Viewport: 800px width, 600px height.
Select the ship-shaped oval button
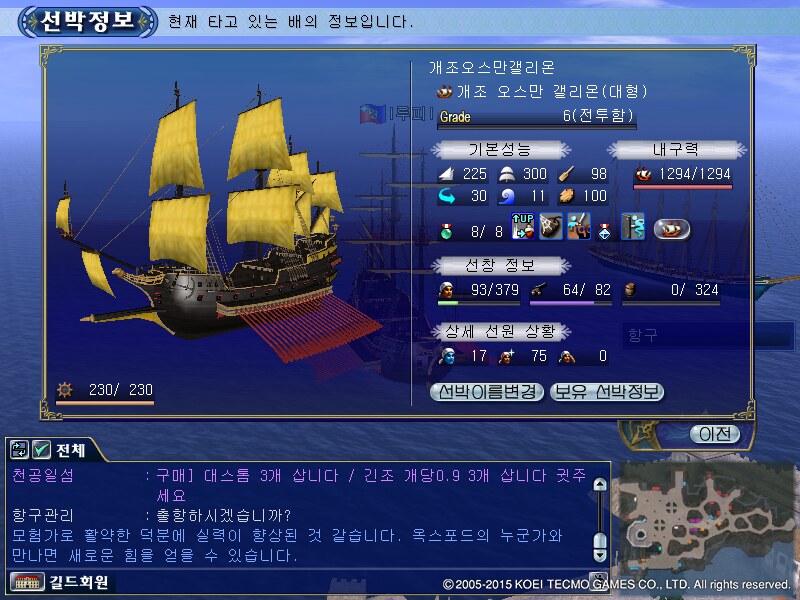672,229
